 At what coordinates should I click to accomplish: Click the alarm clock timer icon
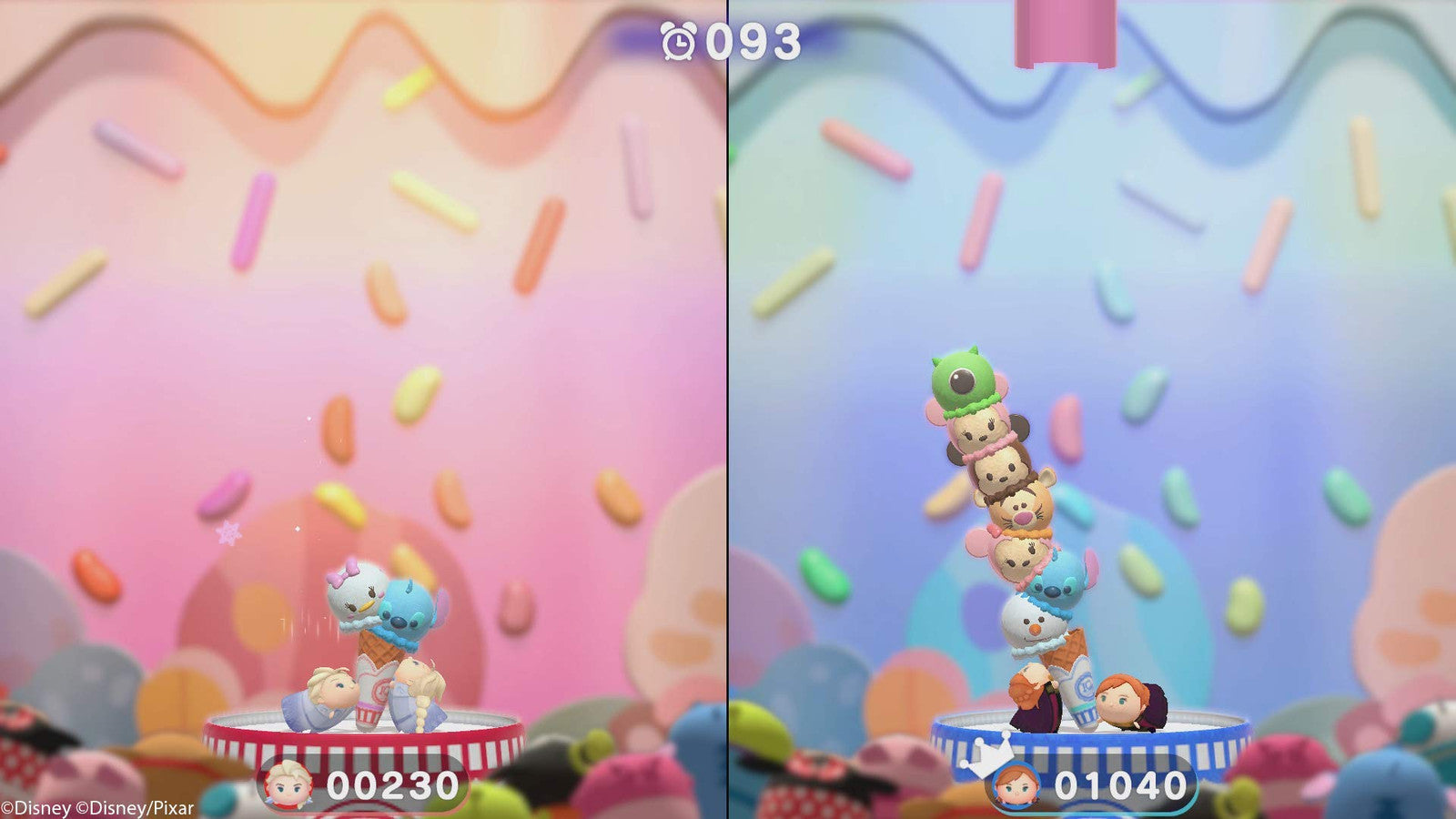[x=678, y=41]
